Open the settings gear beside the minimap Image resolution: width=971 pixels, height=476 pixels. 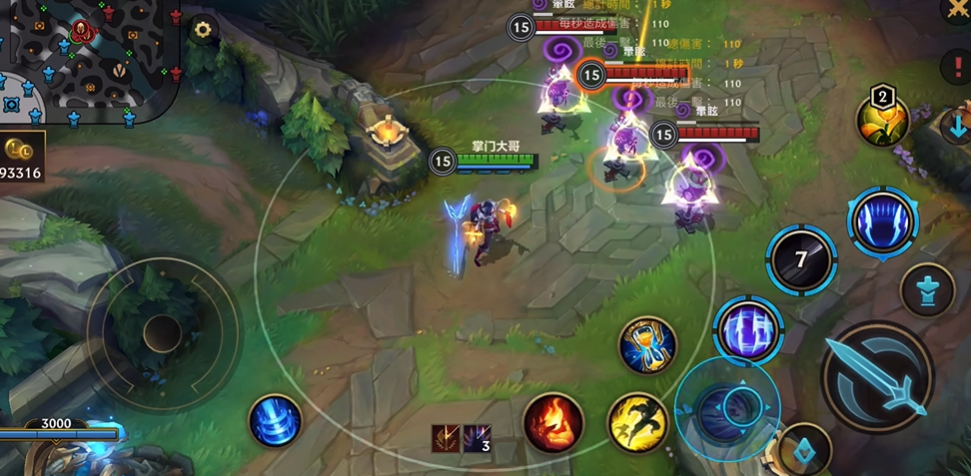point(203,29)
